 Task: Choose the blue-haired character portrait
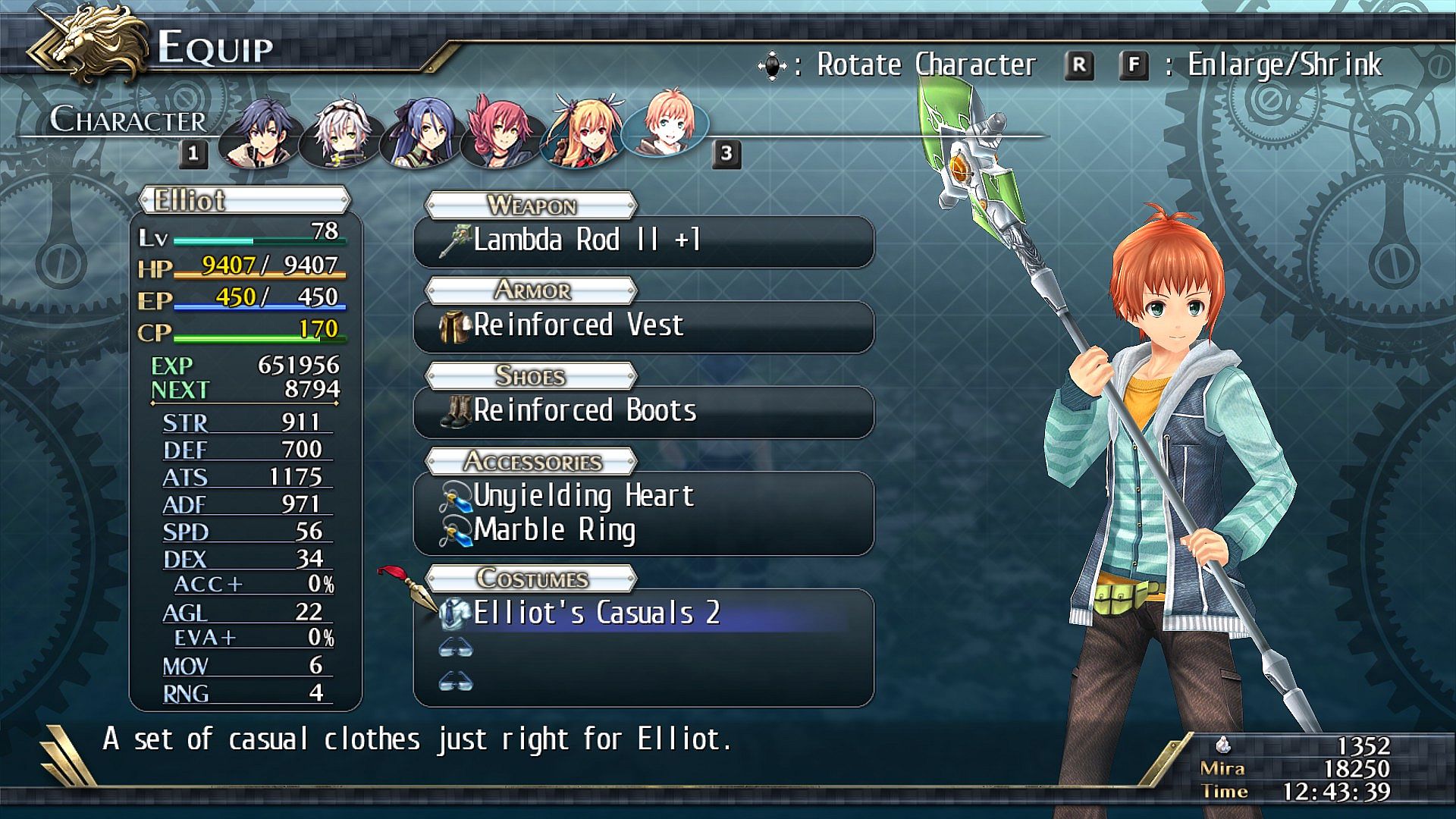click(420, 133)
